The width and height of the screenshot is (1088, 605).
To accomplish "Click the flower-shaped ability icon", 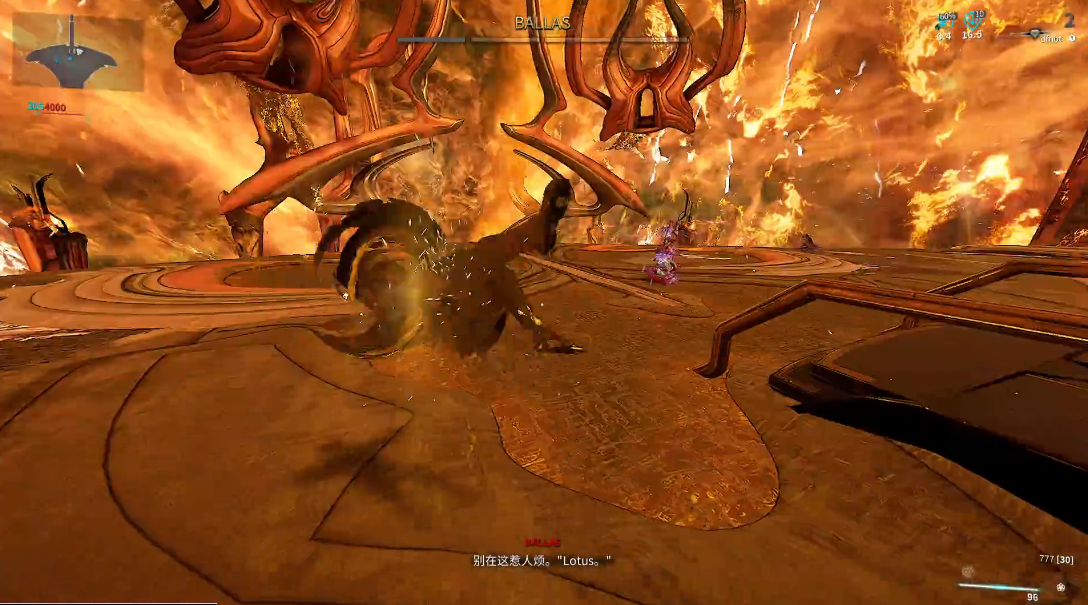I will 1060,588.
